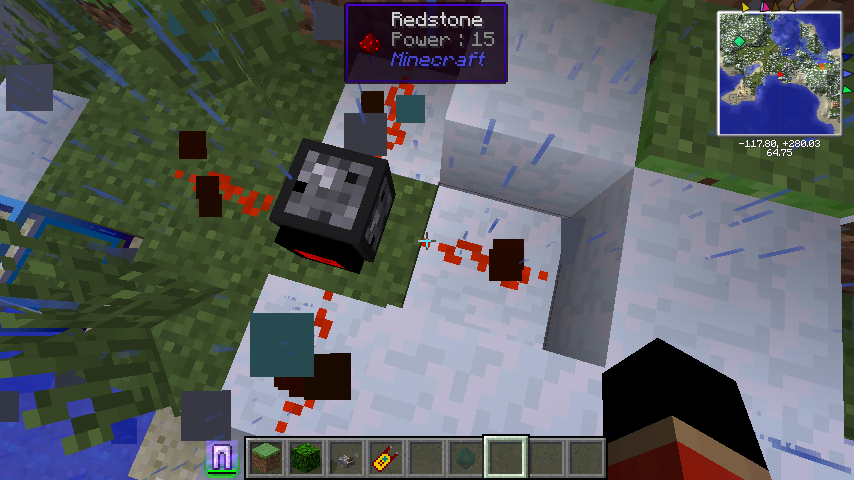Pick the faint teal gem hotbar slot
Image resolution: width=854 pixels, height=480 pixels.
point(465,458)
